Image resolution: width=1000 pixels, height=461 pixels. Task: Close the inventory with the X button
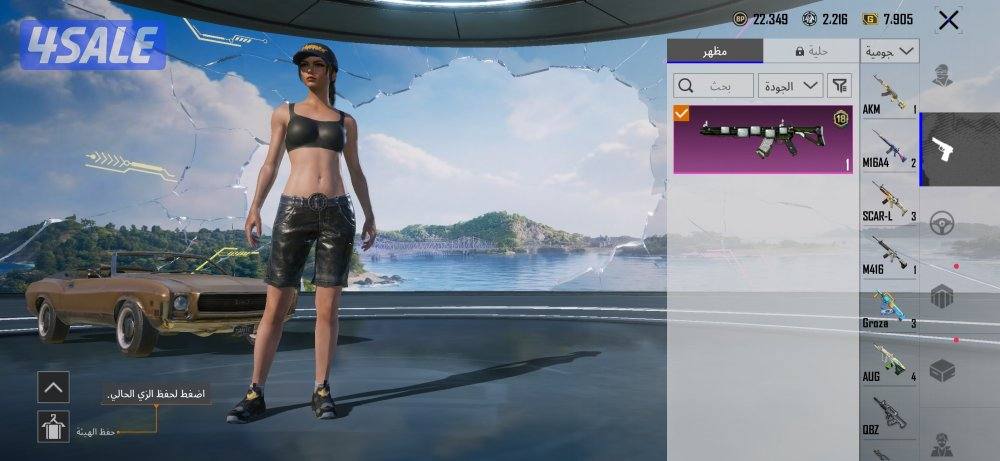click(948, 19)
